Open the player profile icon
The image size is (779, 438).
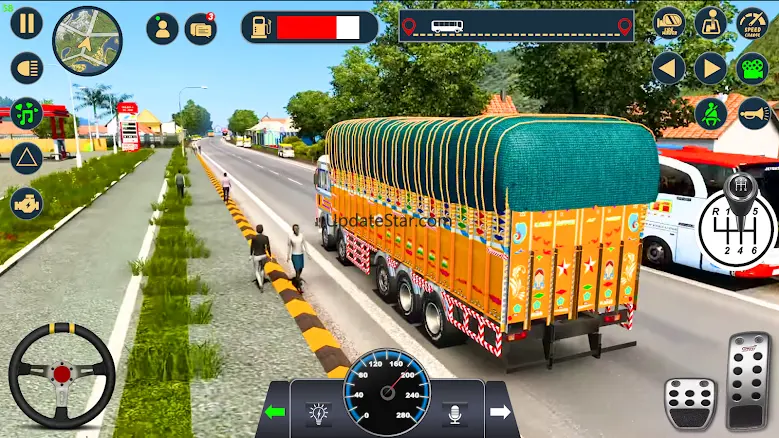click(162, 28)
